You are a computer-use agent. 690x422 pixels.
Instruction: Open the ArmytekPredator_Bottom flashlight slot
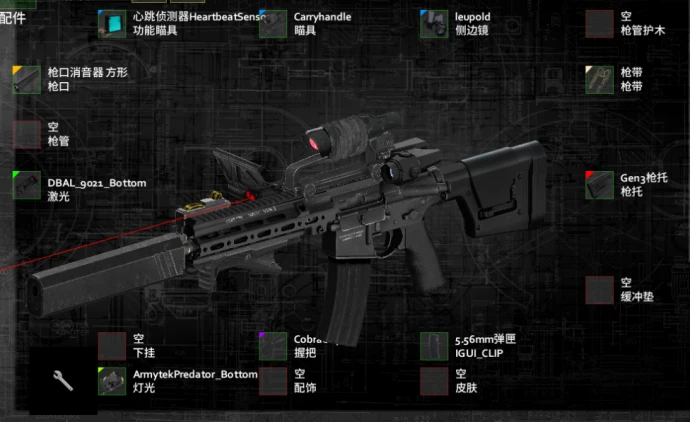tap(113, 381)
